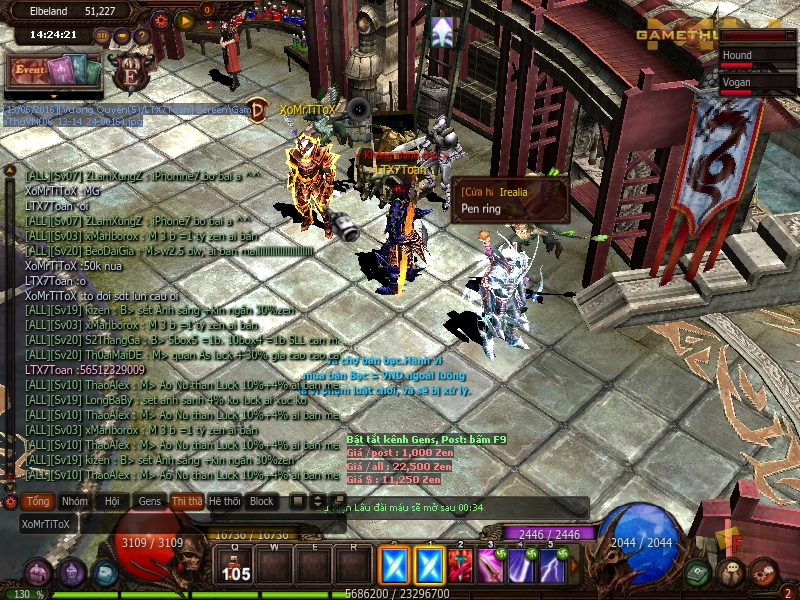Open the green book icon menu

(698, 572)
